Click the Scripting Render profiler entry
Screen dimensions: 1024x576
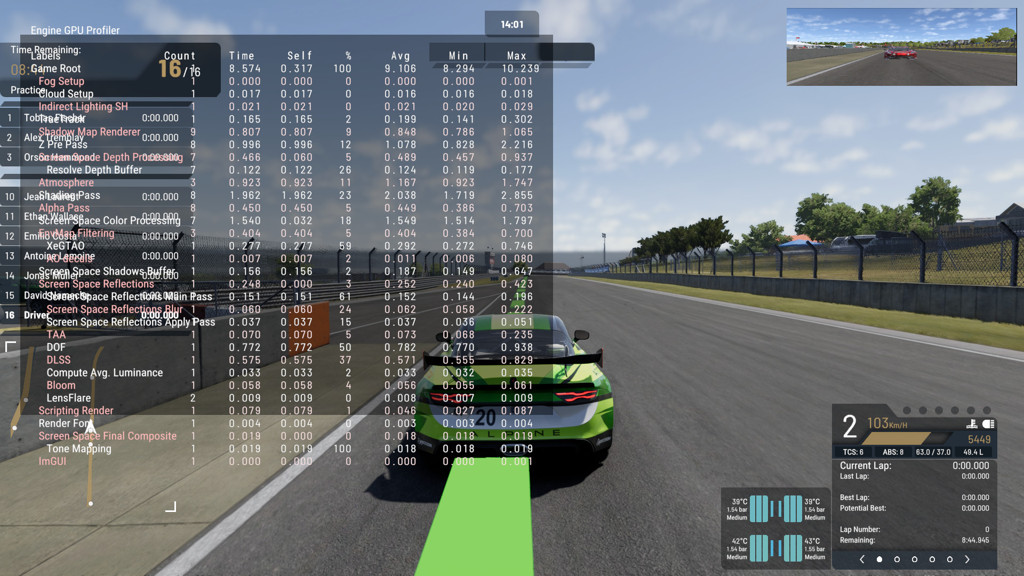(x=76, y=411)
